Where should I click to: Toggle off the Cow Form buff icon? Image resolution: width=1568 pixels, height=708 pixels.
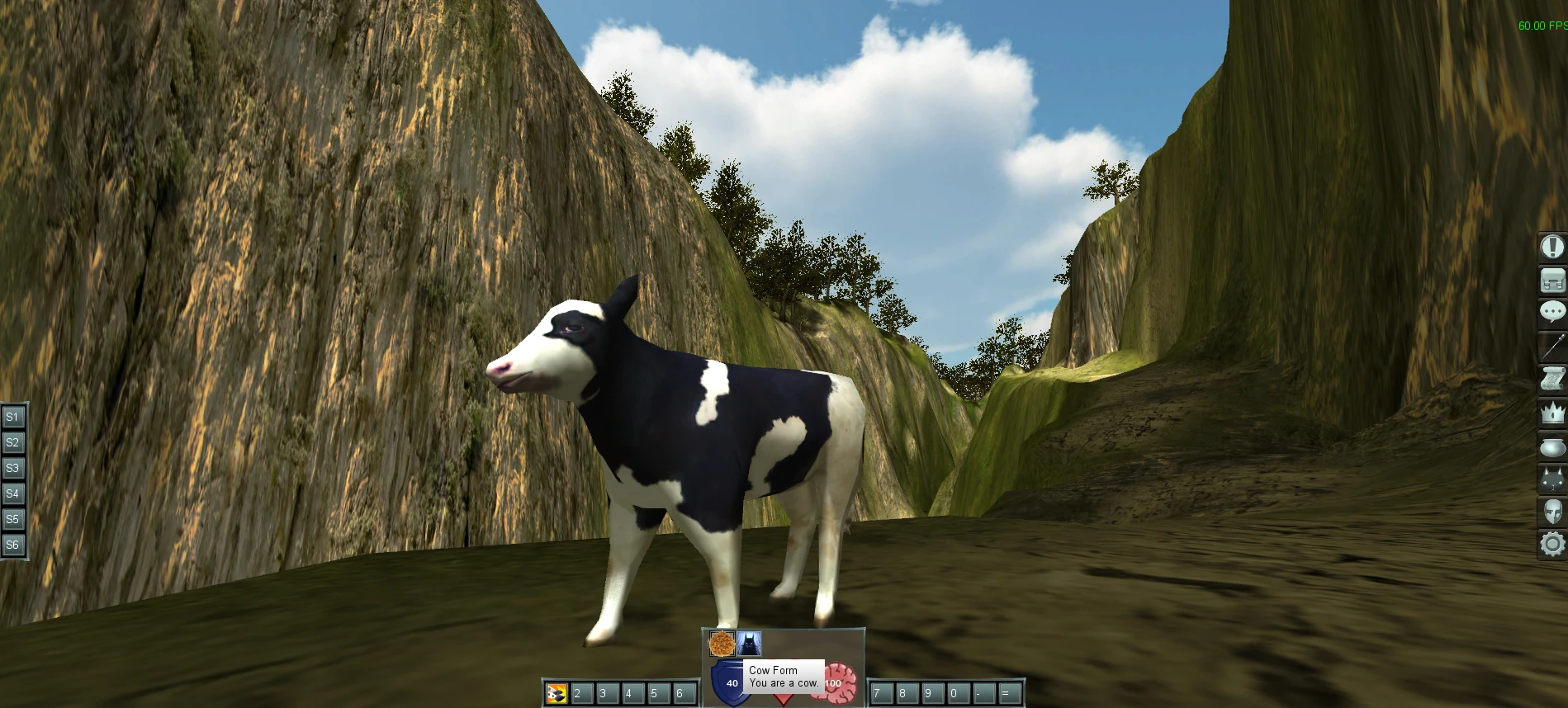(749, 643)
